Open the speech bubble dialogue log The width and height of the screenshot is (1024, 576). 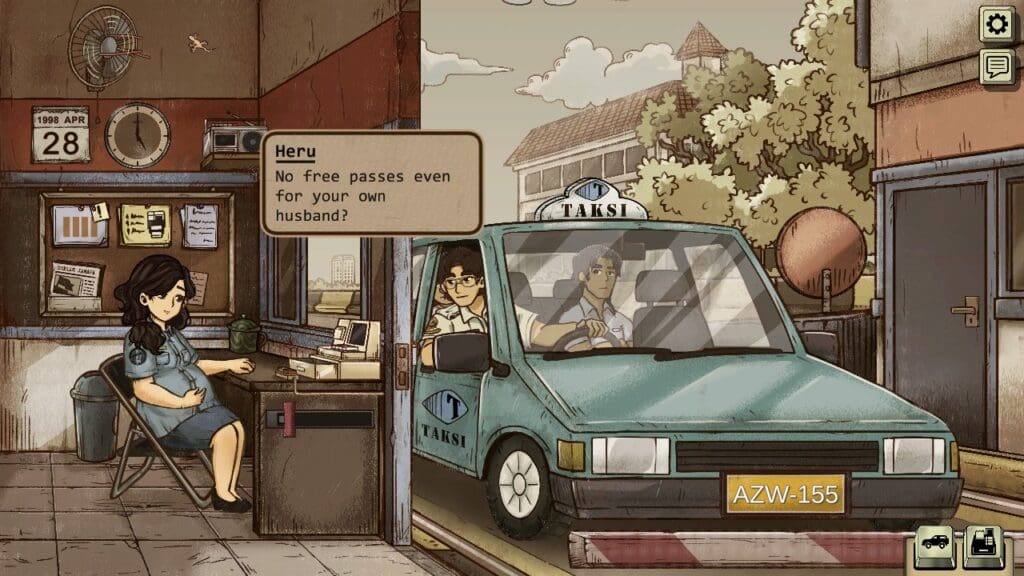tap(996, 67)
